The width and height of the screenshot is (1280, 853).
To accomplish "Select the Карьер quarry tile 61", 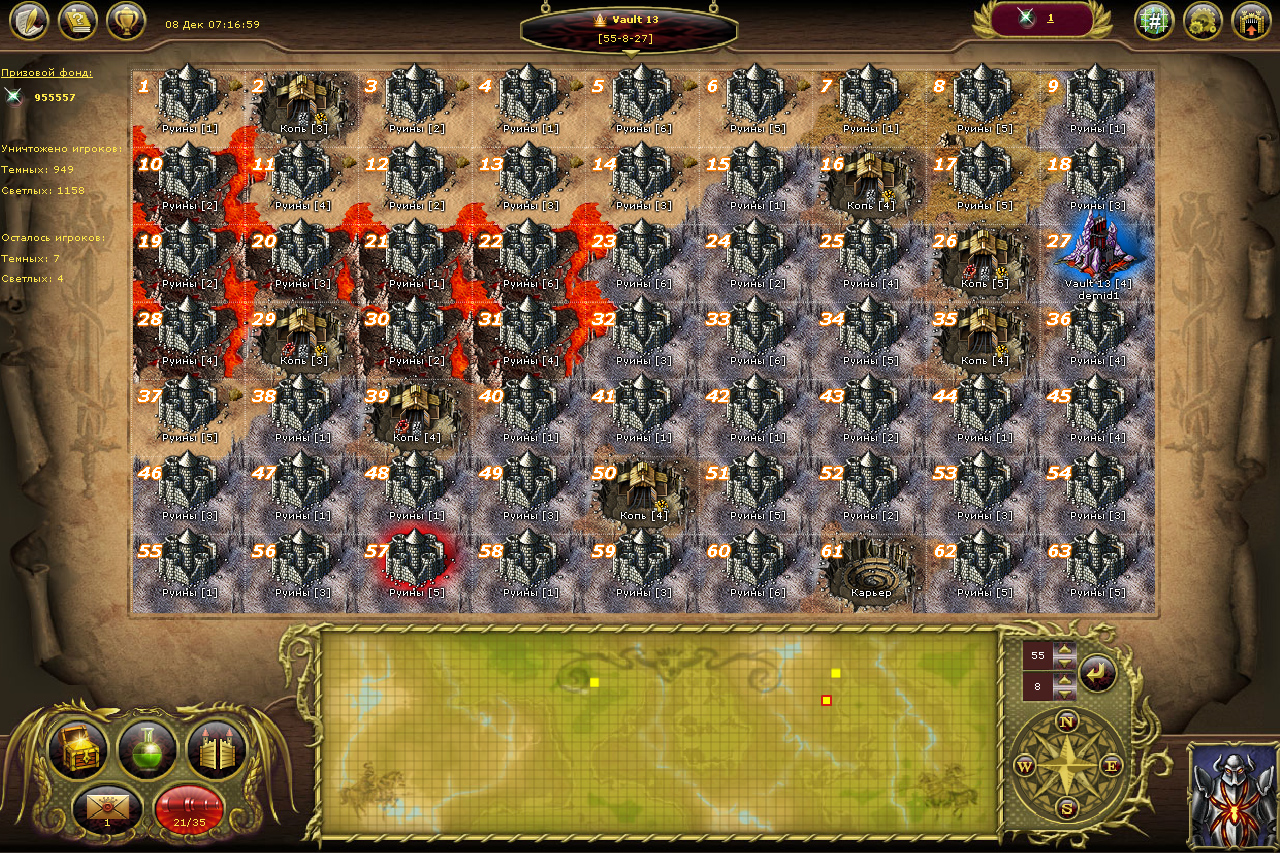I will tap(870, 568).
